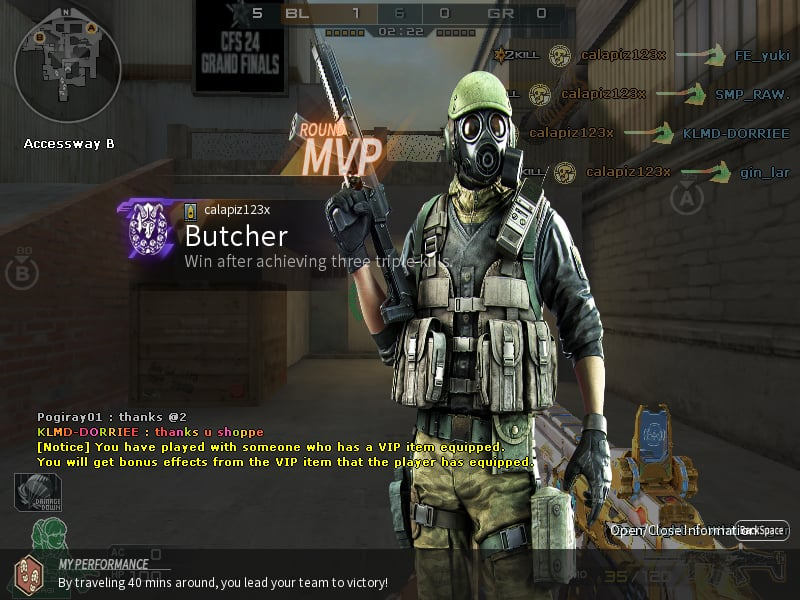
Task: Select SMP_RAW. in the kill feed
Action: tap(752, 94)
